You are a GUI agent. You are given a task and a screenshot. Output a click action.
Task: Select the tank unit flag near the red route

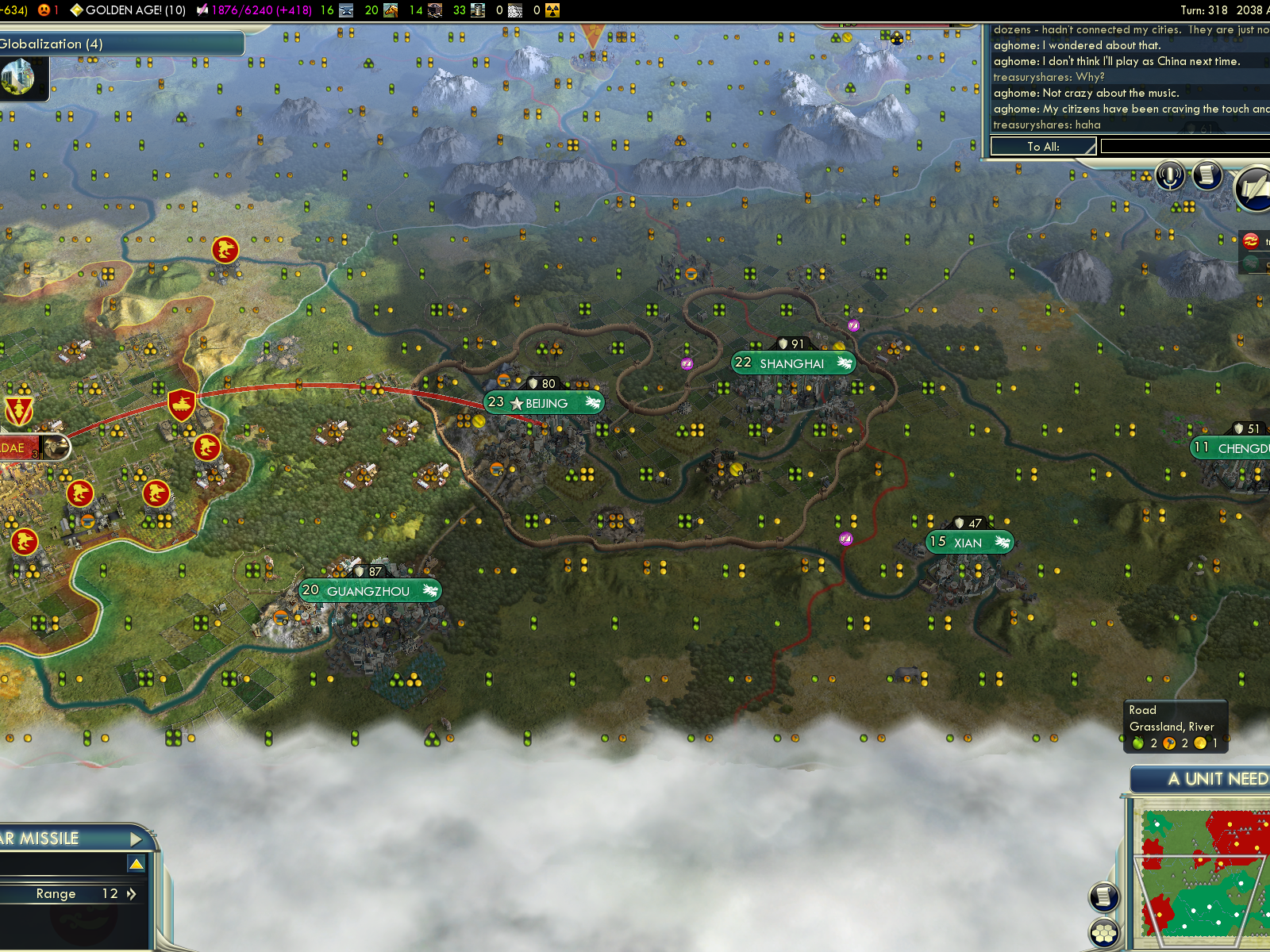coord(182,405)
